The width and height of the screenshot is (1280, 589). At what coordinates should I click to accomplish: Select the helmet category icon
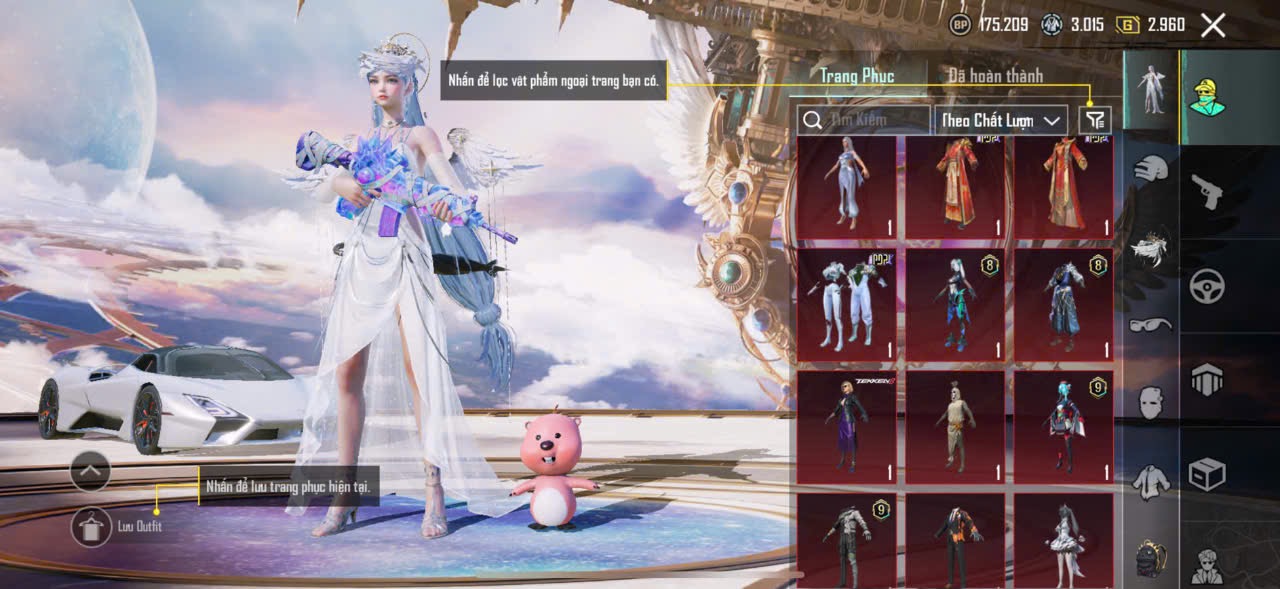tap(1151, 169)
